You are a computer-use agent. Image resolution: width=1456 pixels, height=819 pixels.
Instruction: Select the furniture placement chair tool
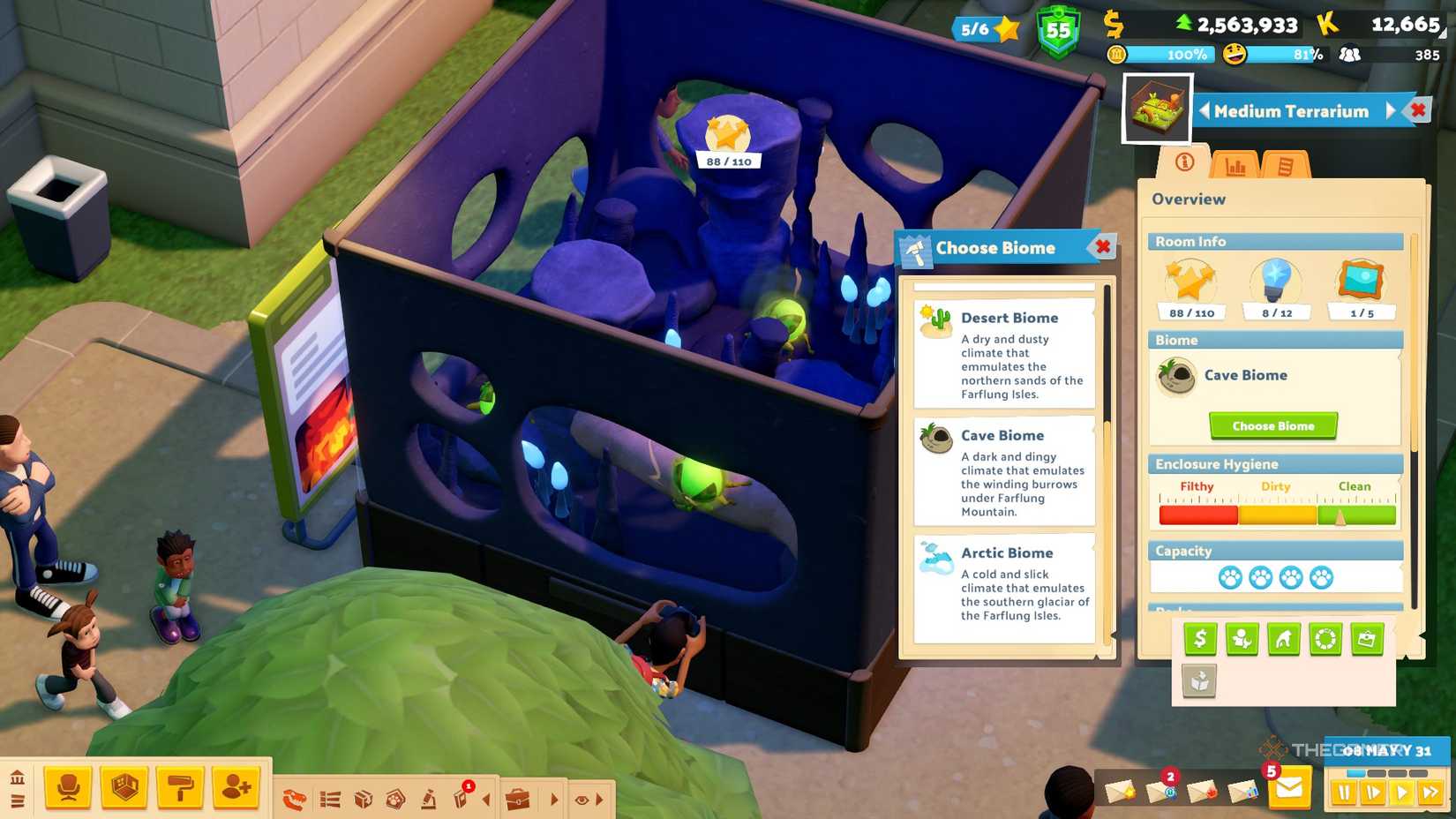point(69,787)
